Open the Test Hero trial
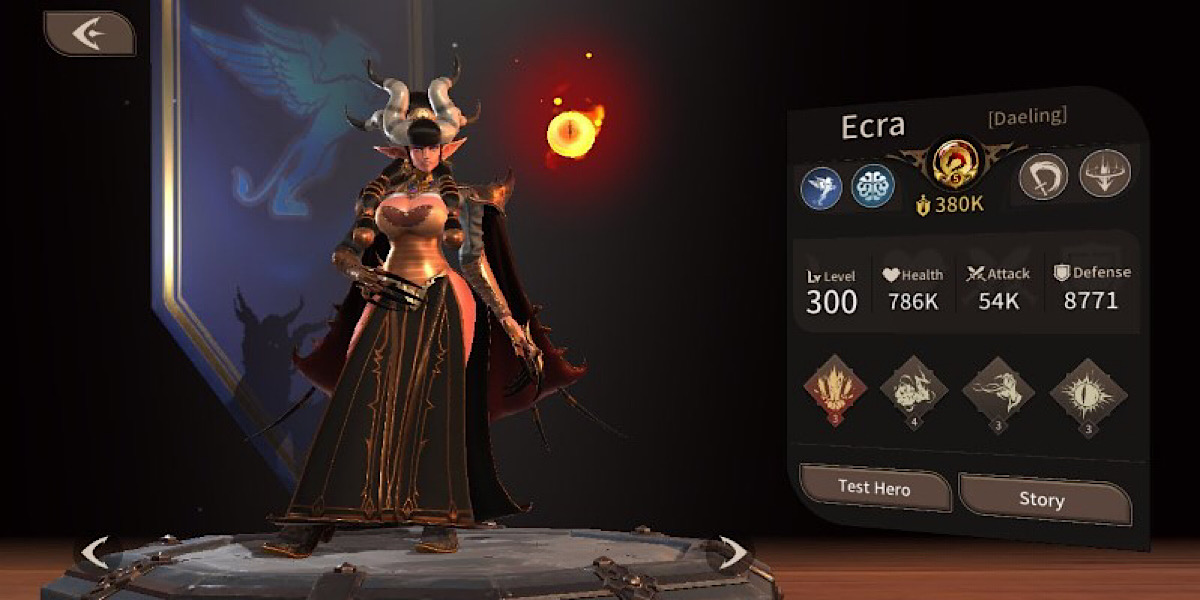 [874, 489]
